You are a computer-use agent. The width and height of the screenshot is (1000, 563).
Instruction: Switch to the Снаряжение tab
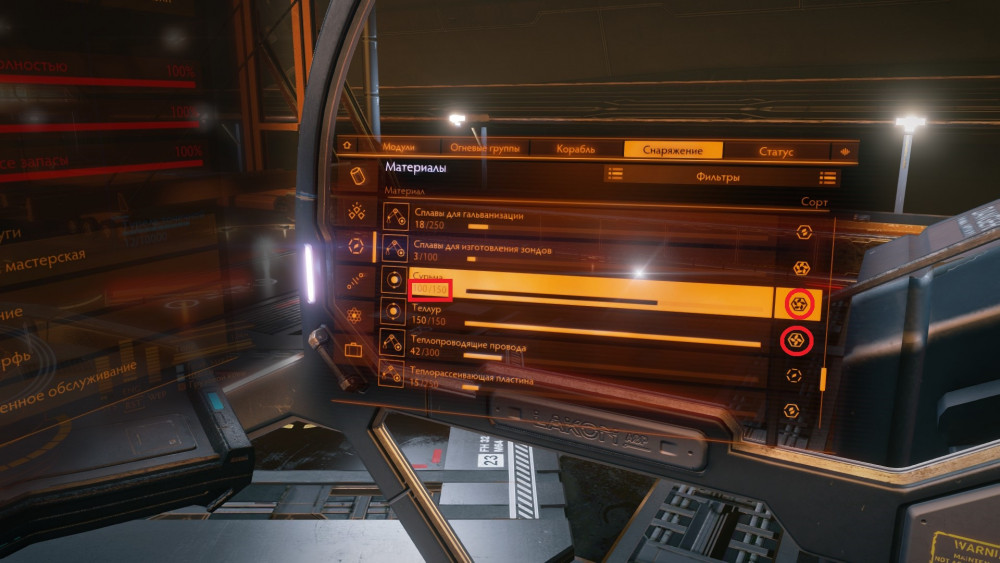pos(670,150)
